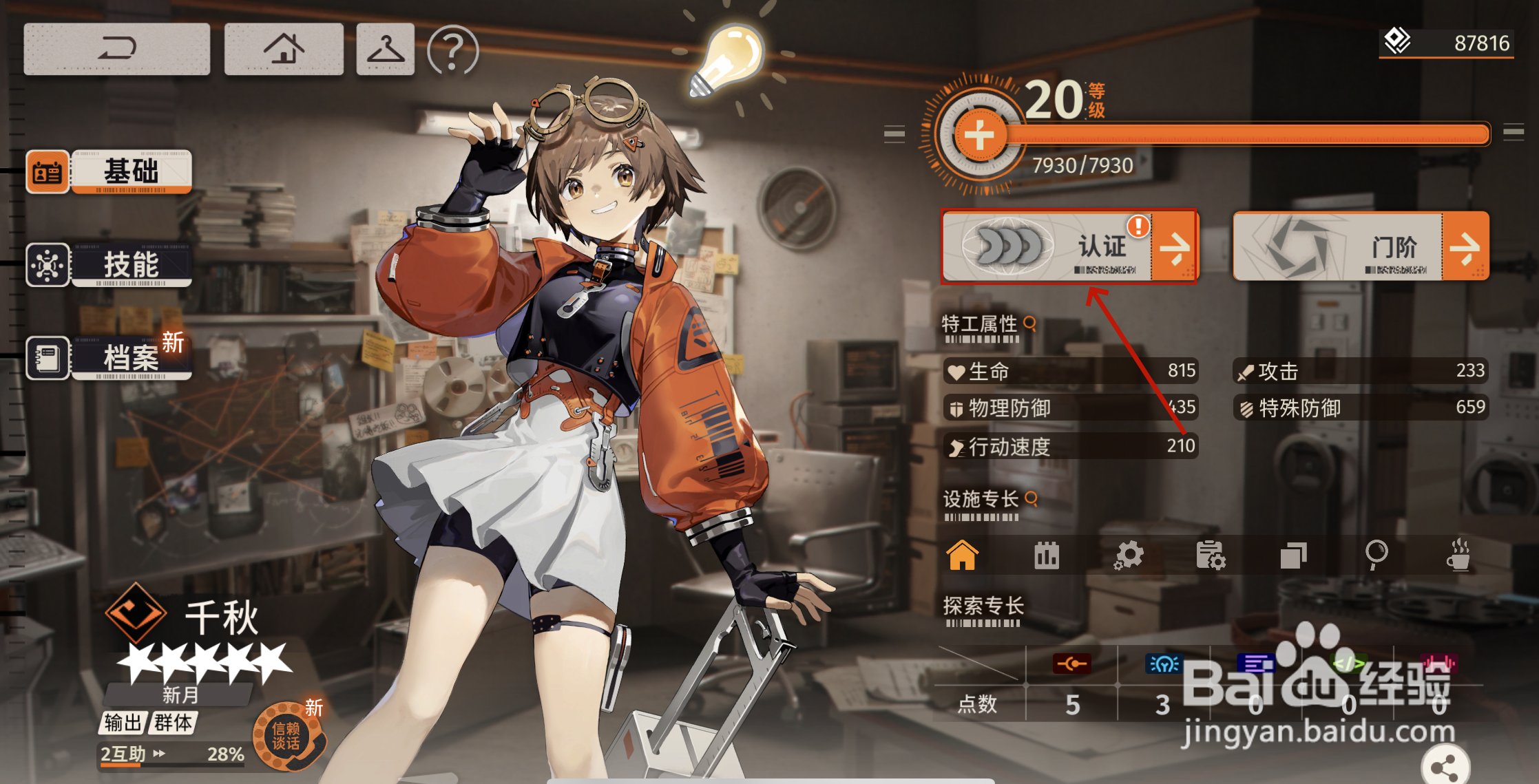
Task: Select the coffee cup facility icon
Action: [1458, 555]
